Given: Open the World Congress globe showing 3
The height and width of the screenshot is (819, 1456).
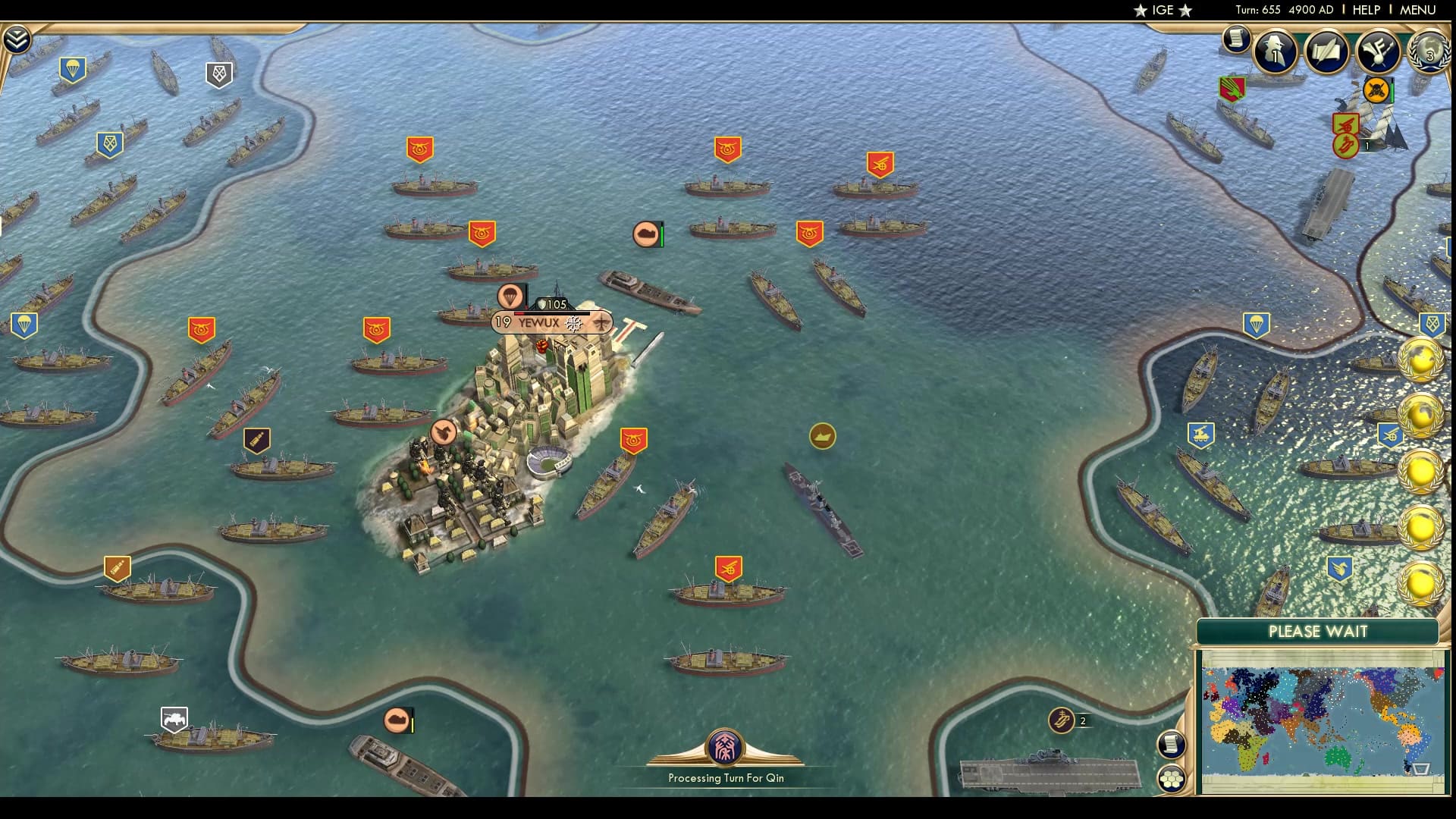Looking at the screenshot, I should tap(1429, 52).
